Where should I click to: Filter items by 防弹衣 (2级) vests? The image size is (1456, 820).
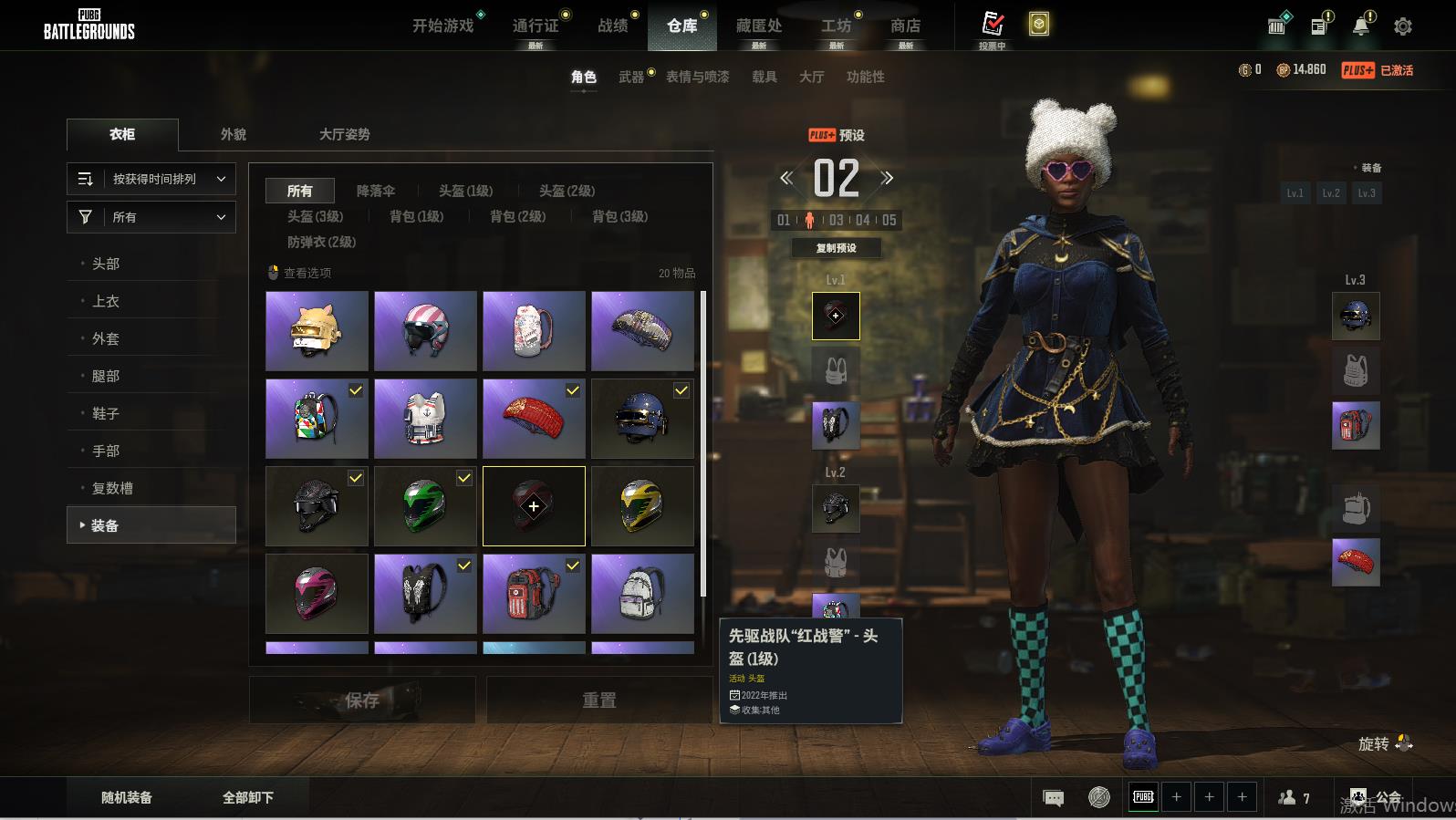coord(321,242)
